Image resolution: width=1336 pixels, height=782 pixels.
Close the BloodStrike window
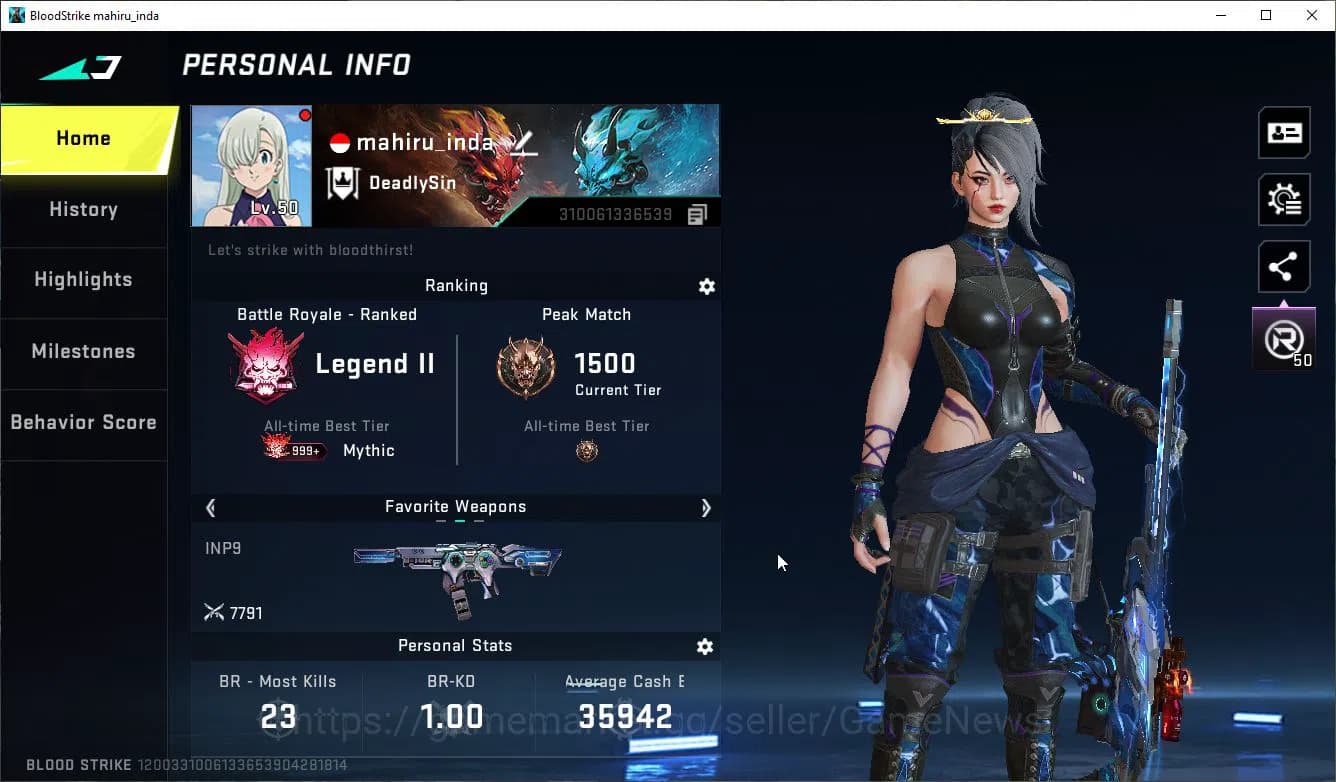pyautogui.click(x=1312, y=15)
